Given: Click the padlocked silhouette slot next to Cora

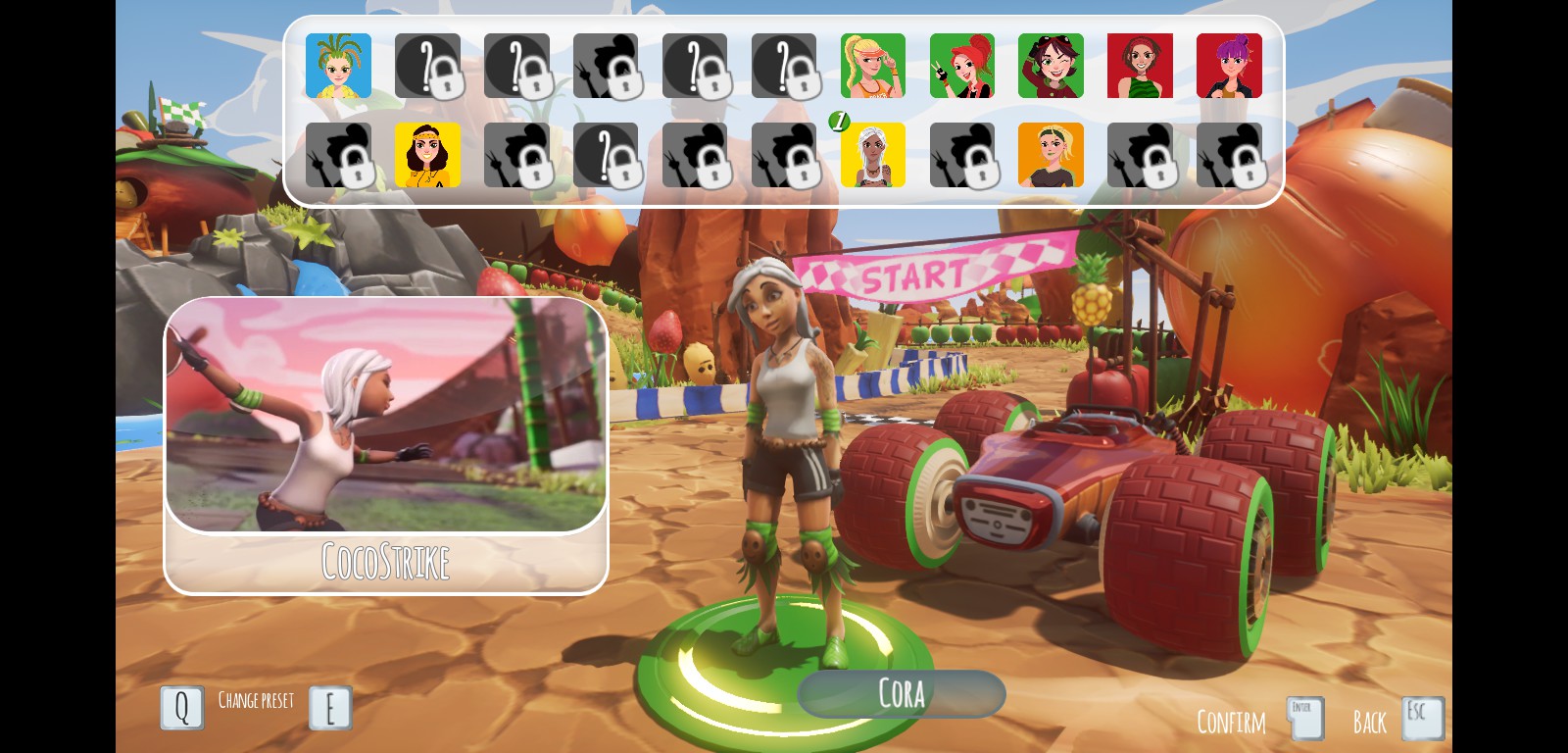Looking at the screenshot, I should (961, 155).
